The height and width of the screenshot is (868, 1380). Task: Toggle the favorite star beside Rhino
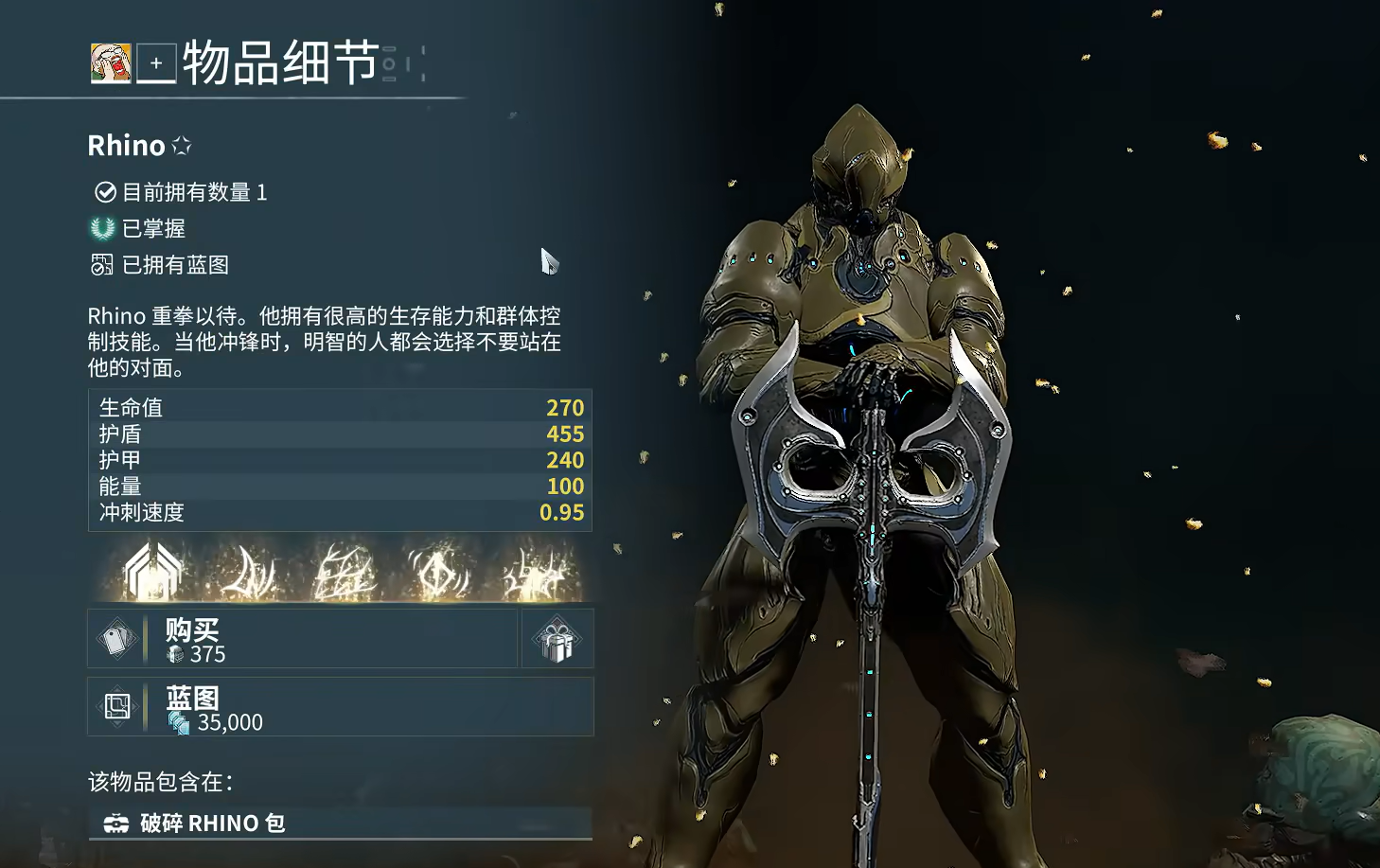(x=182, y=146)
